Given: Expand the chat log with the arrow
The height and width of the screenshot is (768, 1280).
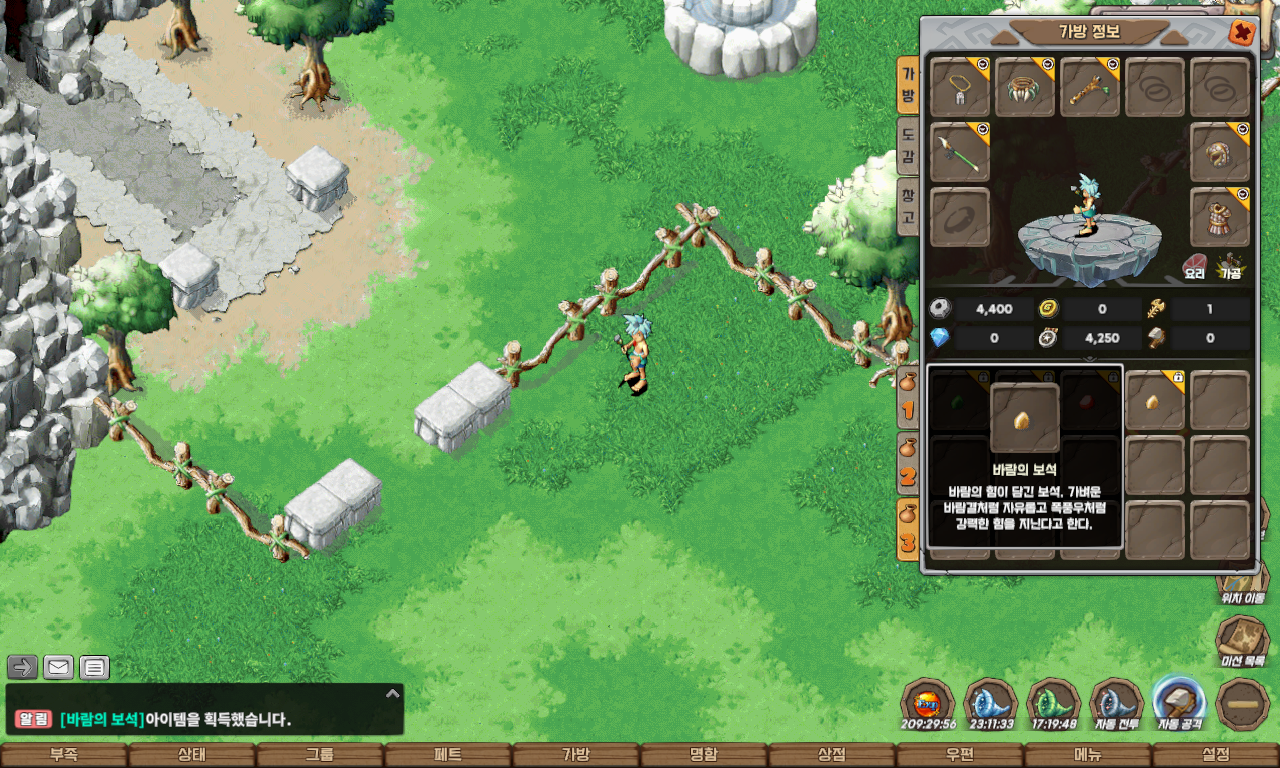Looking at the screenshot, I should pyautogui.click(x=393, y=693).
